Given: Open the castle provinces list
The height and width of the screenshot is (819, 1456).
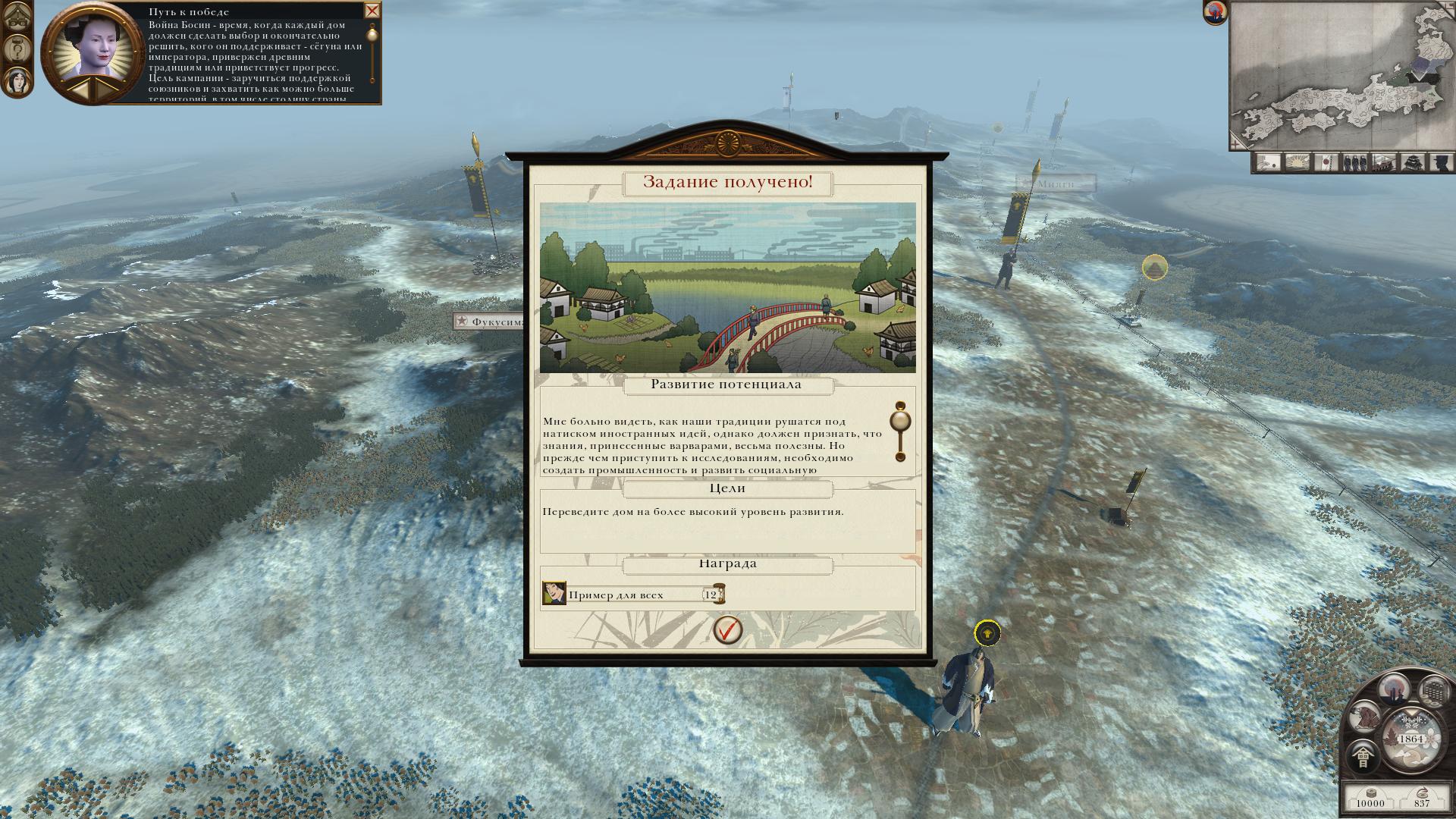Looking at the screenshot, I should [x=1412, y=162].
